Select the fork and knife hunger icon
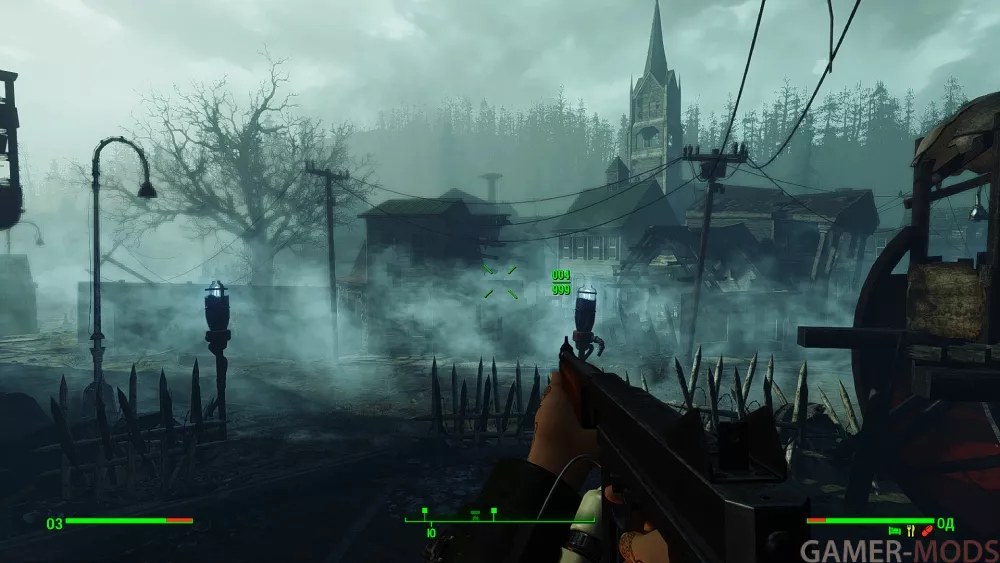The width and height of the screenshot is (1000, 563). pyautogui.click(x=911, y=531)
